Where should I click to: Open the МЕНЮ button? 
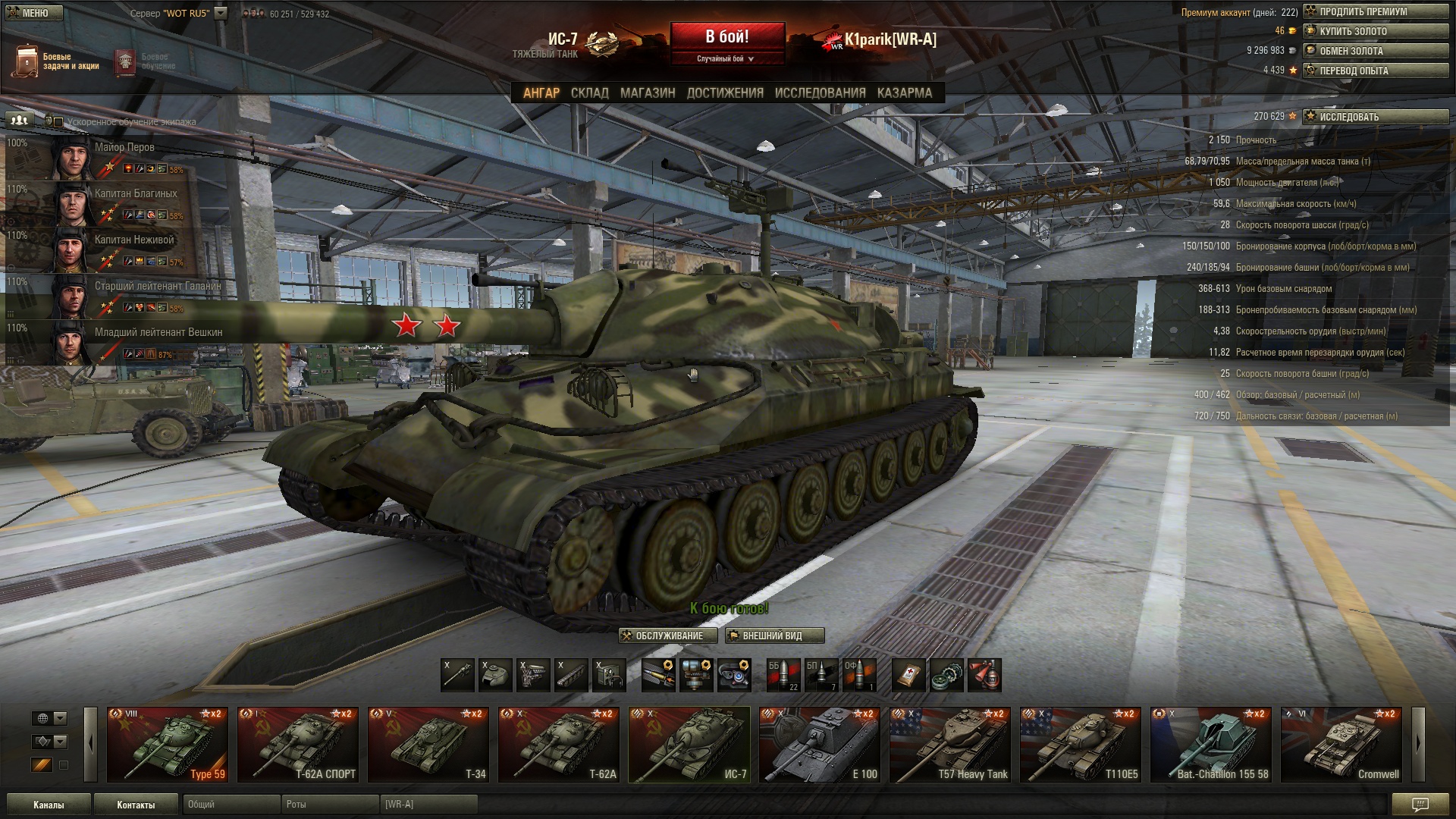(x=35, y=13)
